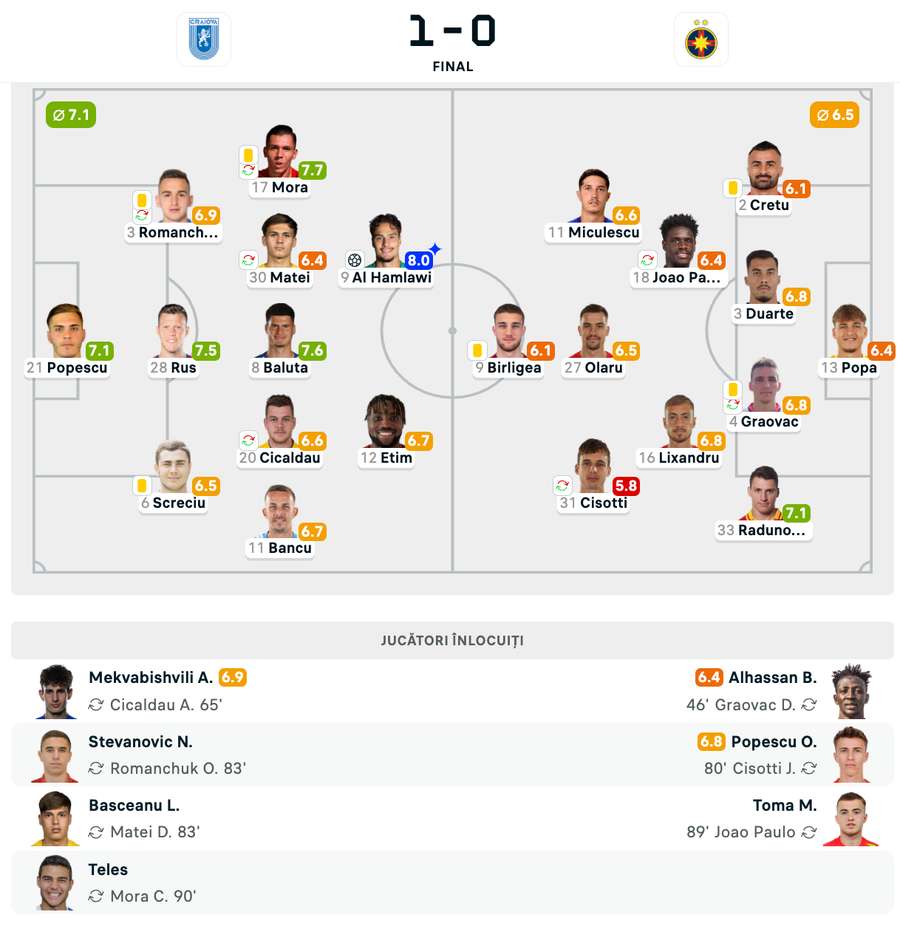Viewport: 900px width, 927px height.
Task: Select Screciu on the pitch
Action: click(x=172, y=467)
